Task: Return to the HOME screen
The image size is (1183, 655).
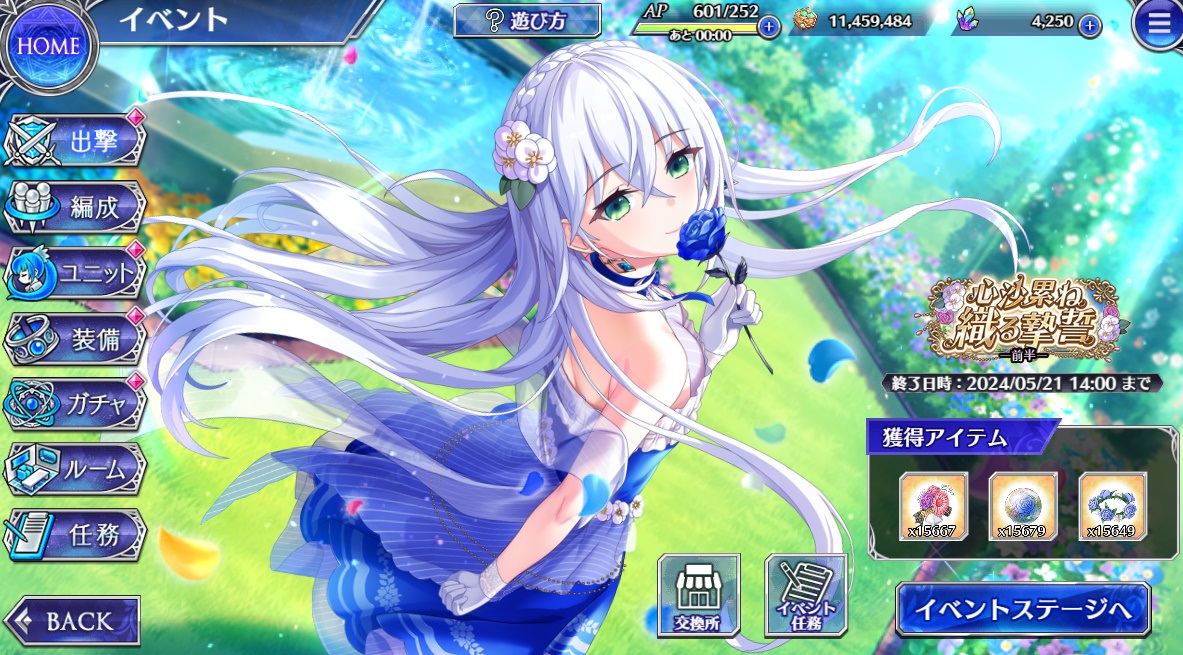Action: point(50,45)
